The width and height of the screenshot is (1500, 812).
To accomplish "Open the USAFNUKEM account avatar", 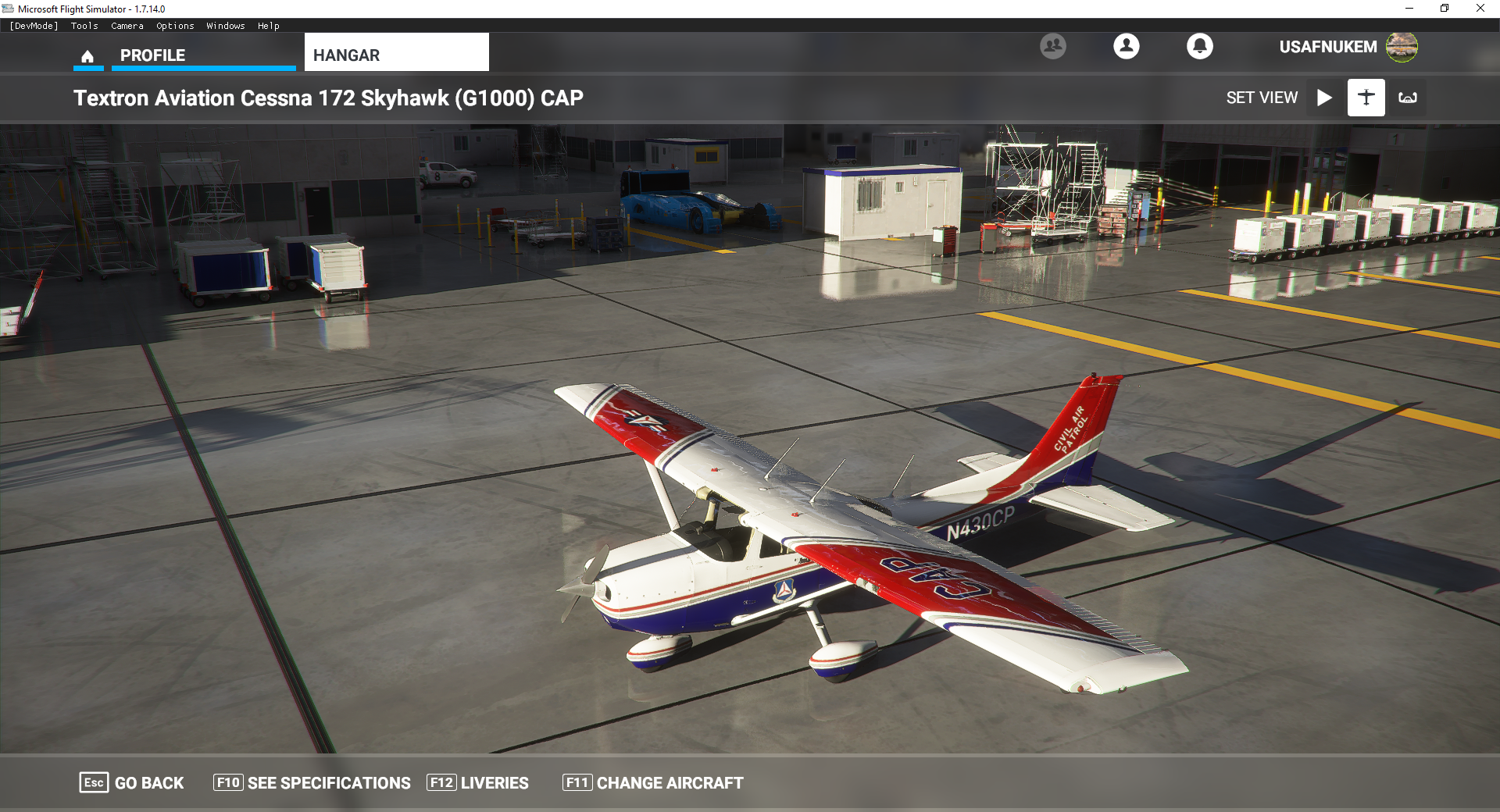I will pos(1402,47).
